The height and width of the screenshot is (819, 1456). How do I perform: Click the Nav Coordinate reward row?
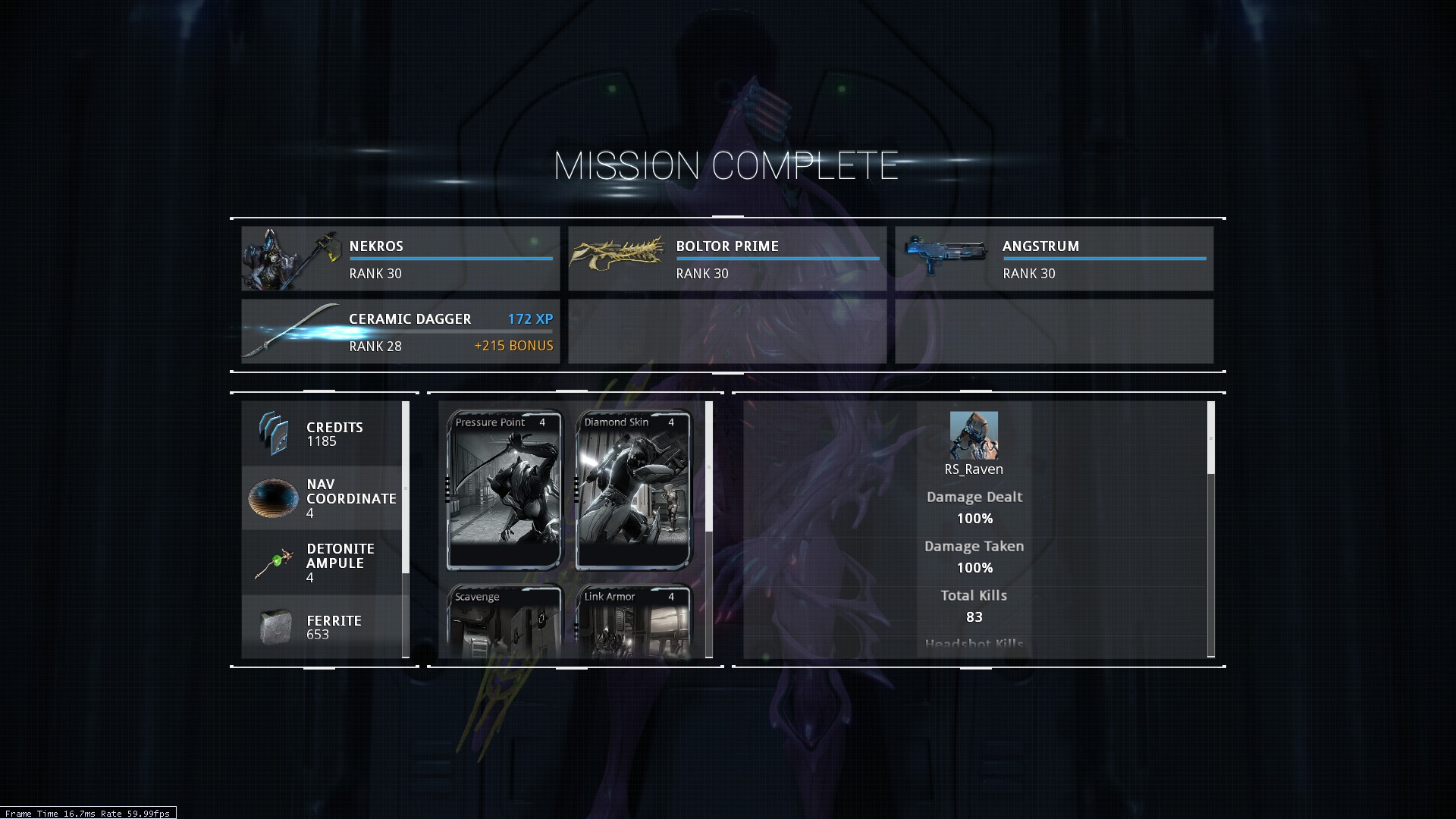(322, 498)
